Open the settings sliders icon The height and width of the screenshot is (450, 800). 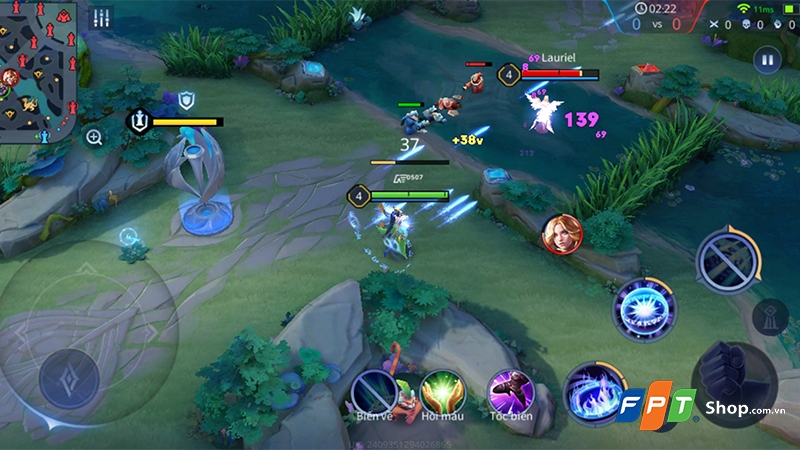click(101, 18)
